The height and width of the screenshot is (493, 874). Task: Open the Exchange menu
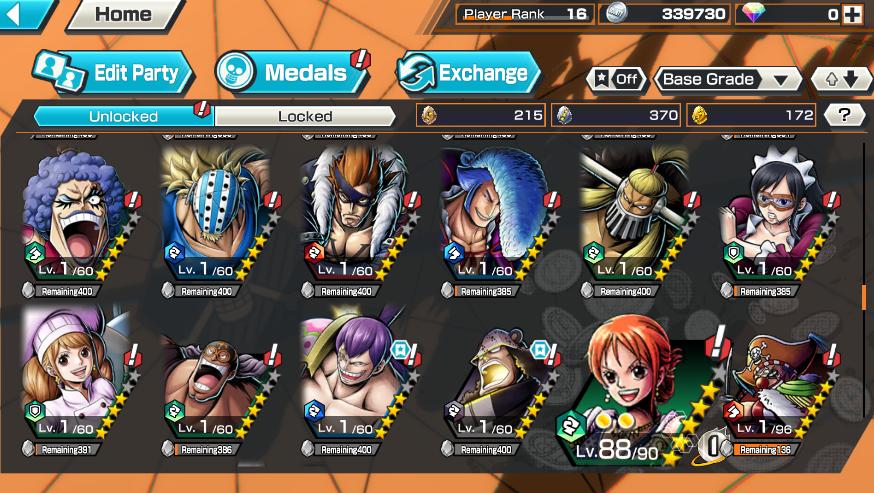click(x=468, y=72)
